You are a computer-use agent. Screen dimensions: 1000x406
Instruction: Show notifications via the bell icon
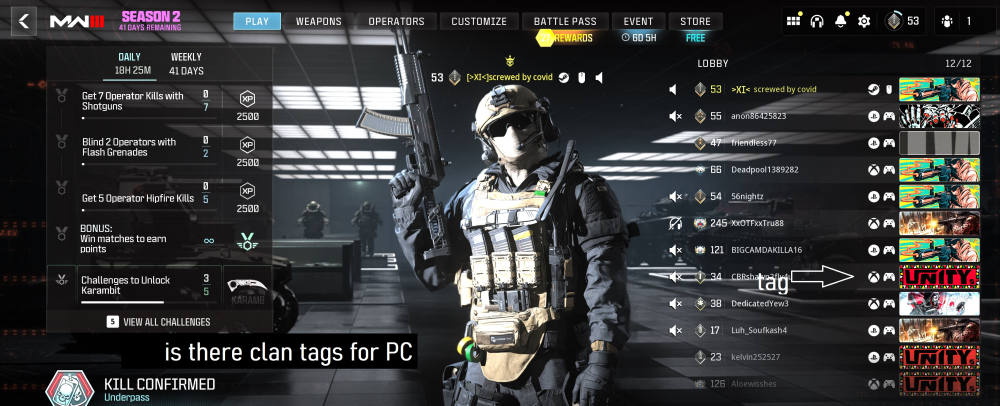841,21
